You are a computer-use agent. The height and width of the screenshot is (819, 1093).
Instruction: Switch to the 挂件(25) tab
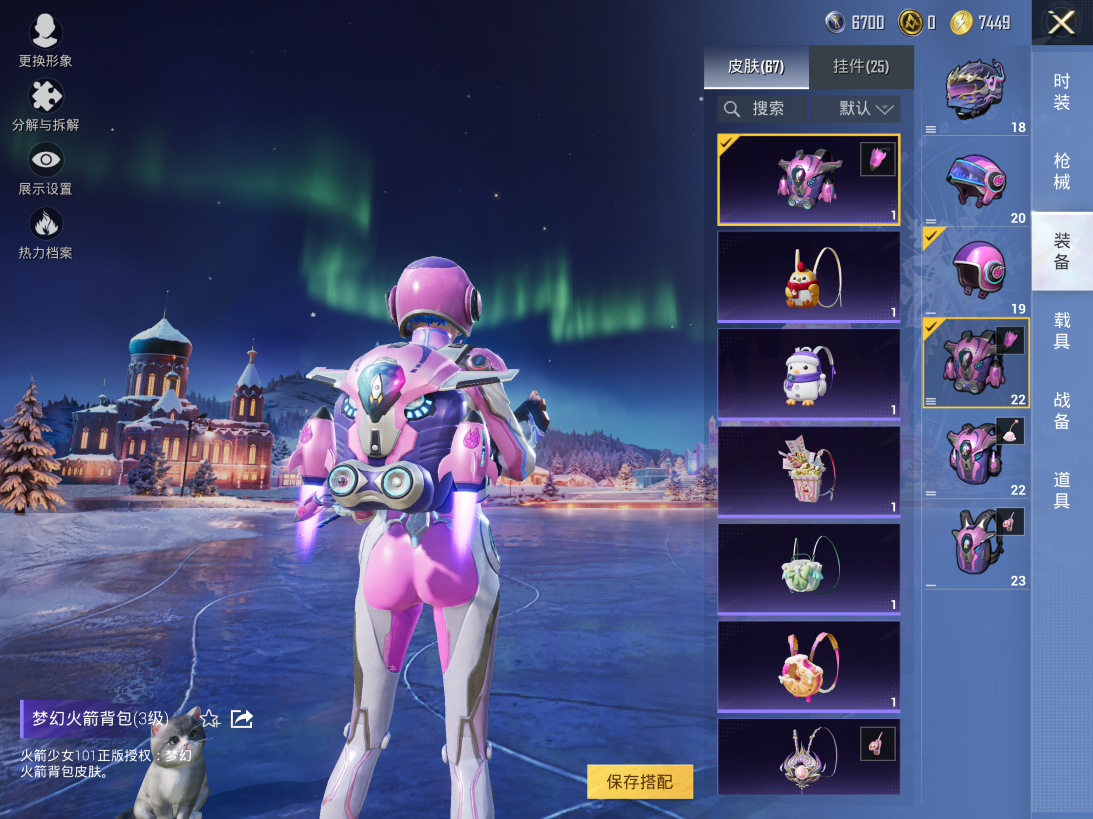click(861, 67)
